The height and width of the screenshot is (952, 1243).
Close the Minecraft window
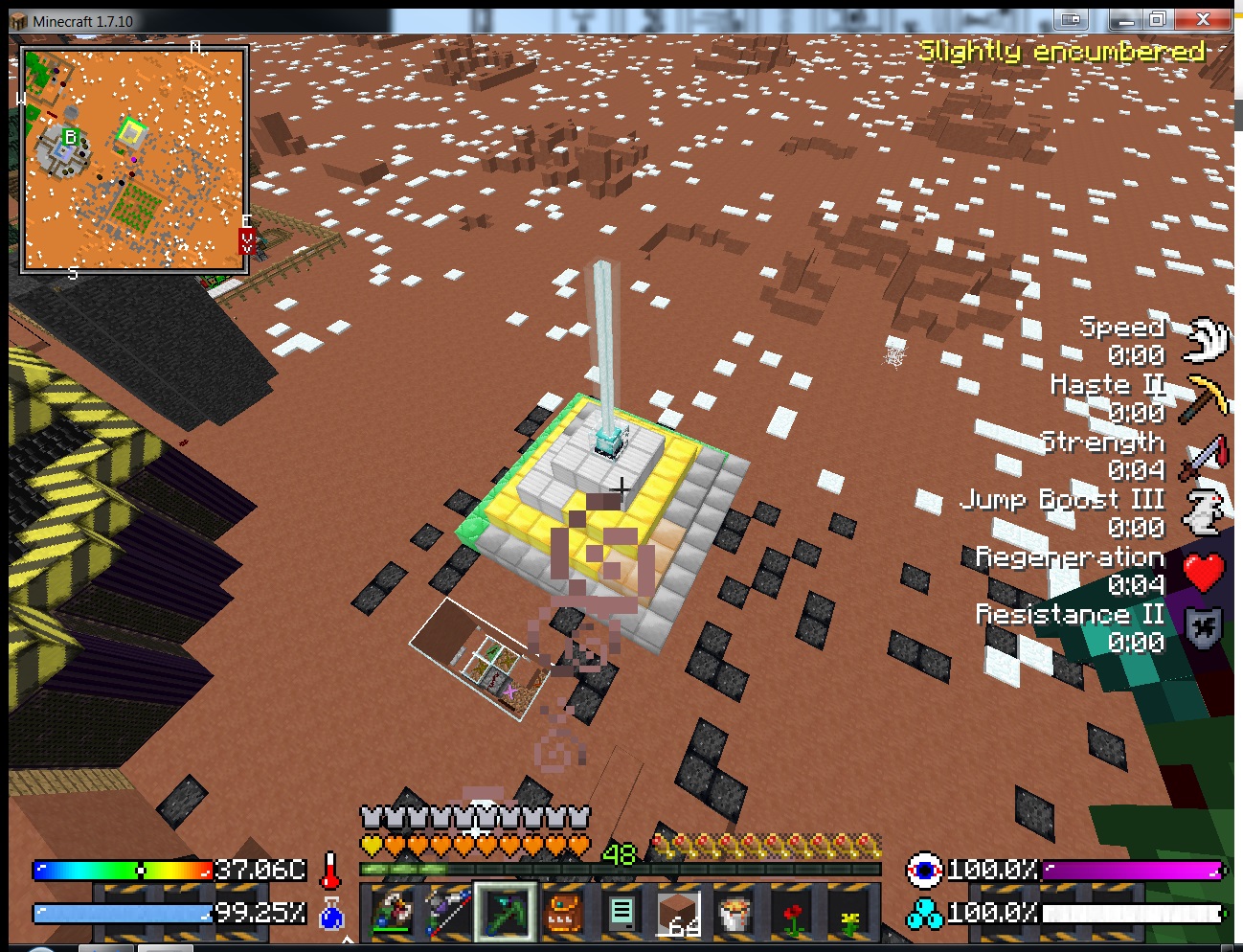tap(1203, 19)
